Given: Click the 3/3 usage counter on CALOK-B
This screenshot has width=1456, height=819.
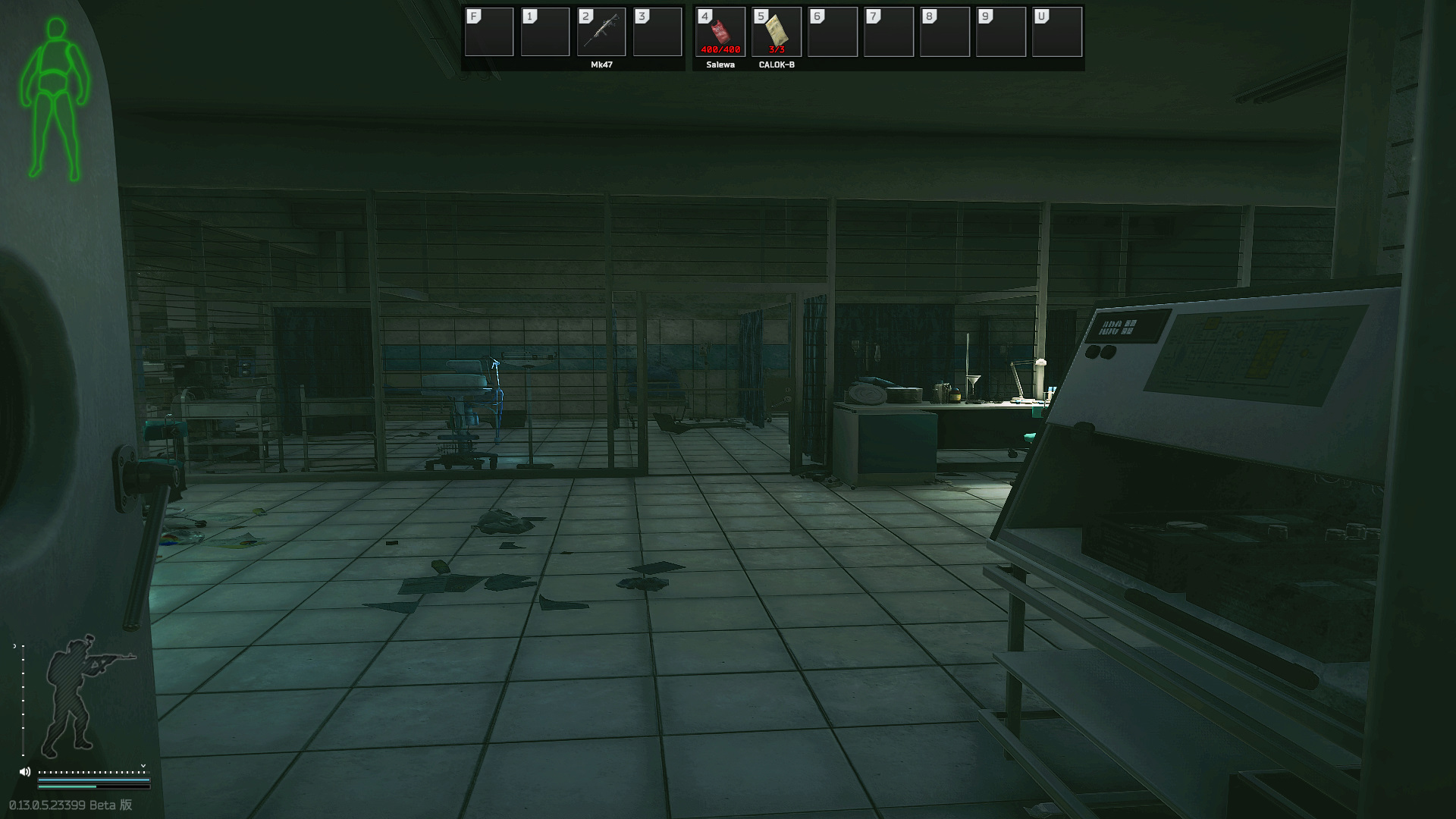Looking at the screenshot, I should point(776,50).
